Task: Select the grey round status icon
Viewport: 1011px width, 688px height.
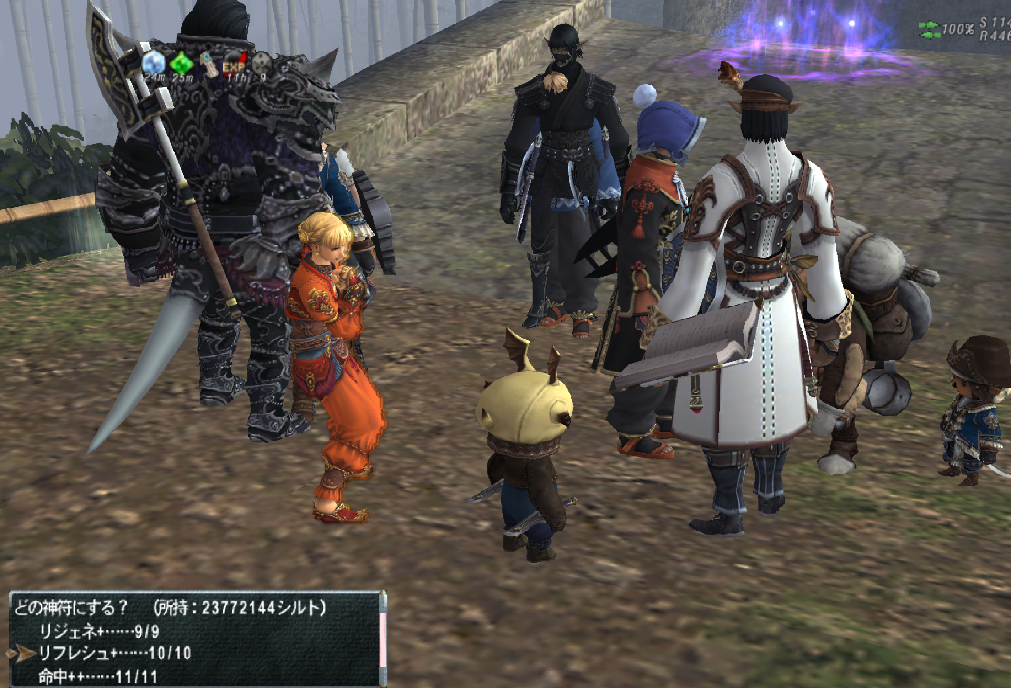Action: [x=261, y=63]
